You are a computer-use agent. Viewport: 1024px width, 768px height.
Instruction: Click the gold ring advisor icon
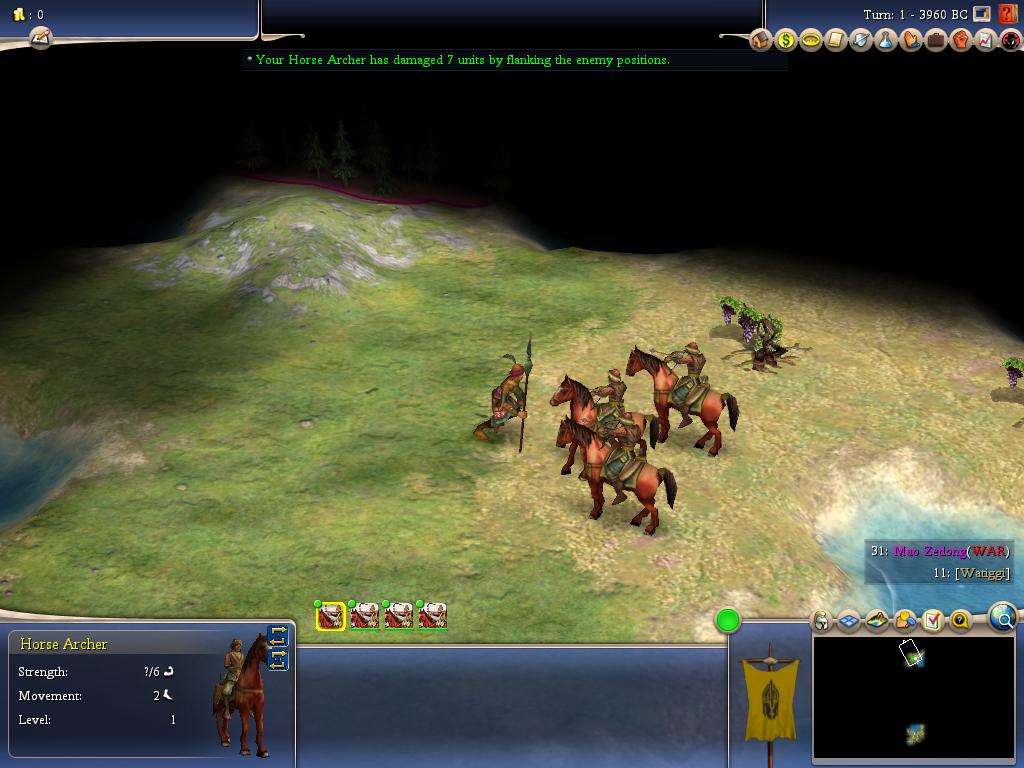[x=811, y=40]
